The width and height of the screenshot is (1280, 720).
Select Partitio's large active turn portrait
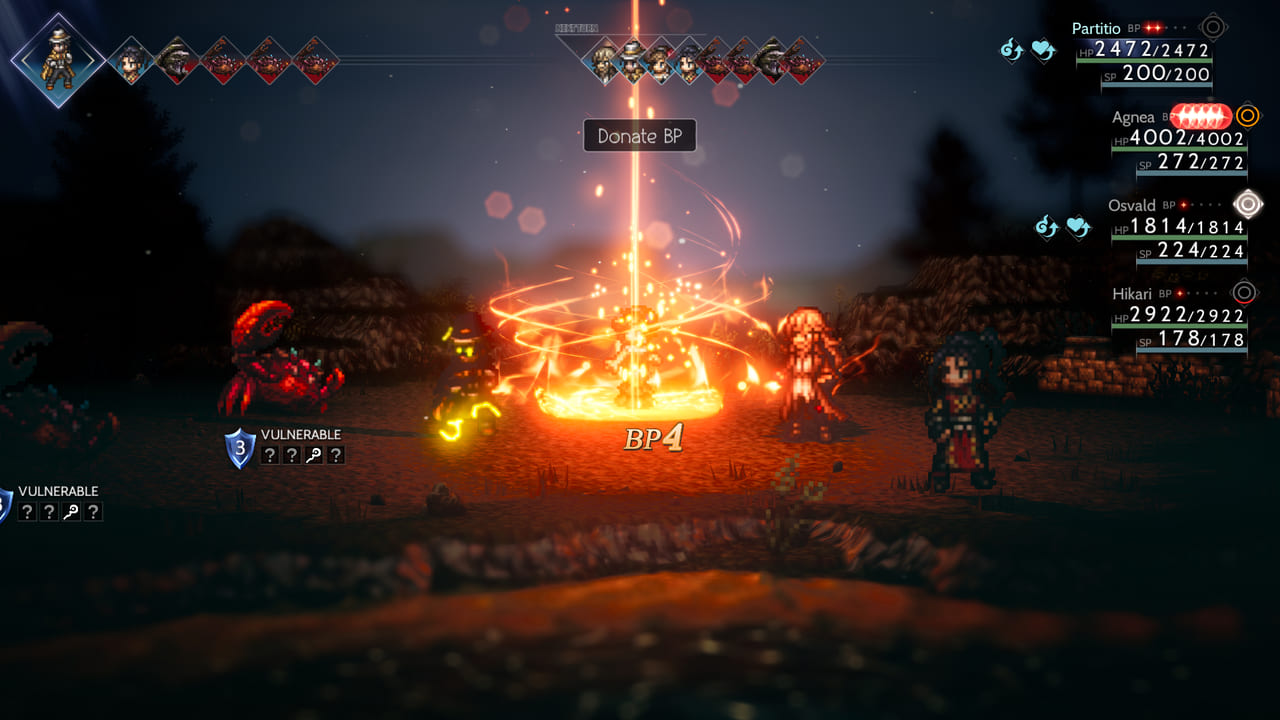click(x=60, y=58)
